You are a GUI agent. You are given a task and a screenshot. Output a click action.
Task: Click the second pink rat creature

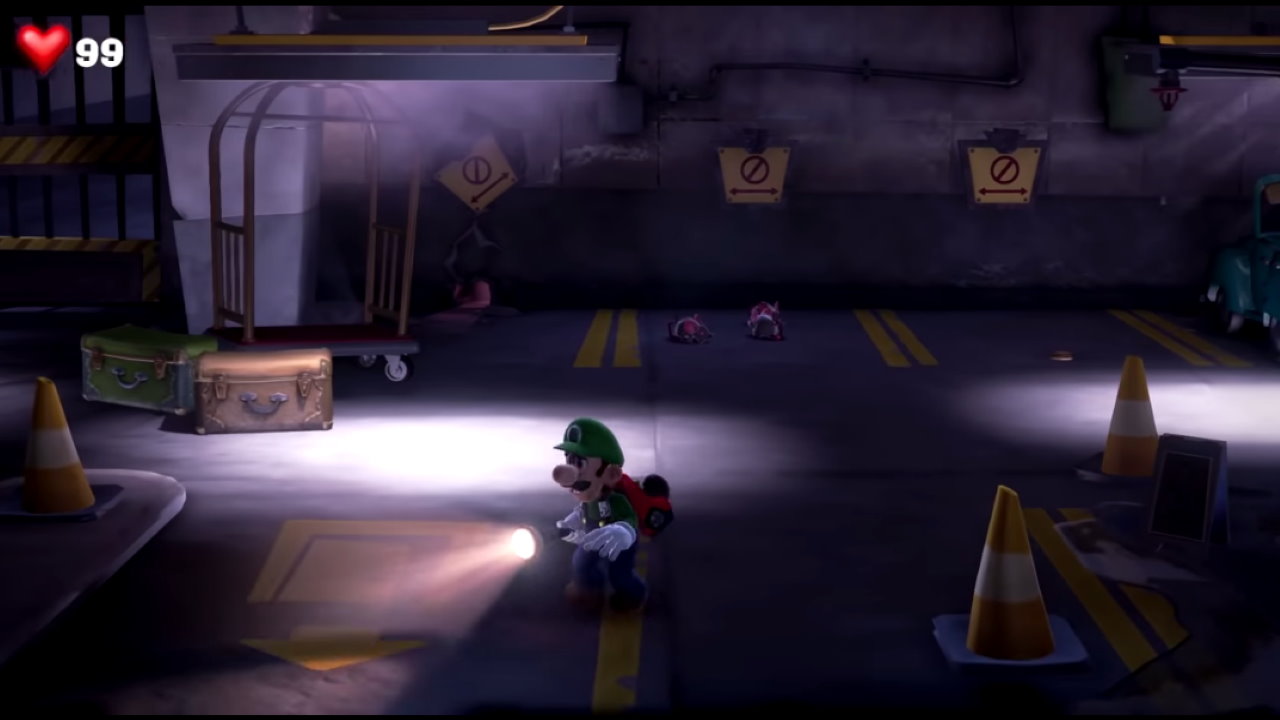[764, 322]
